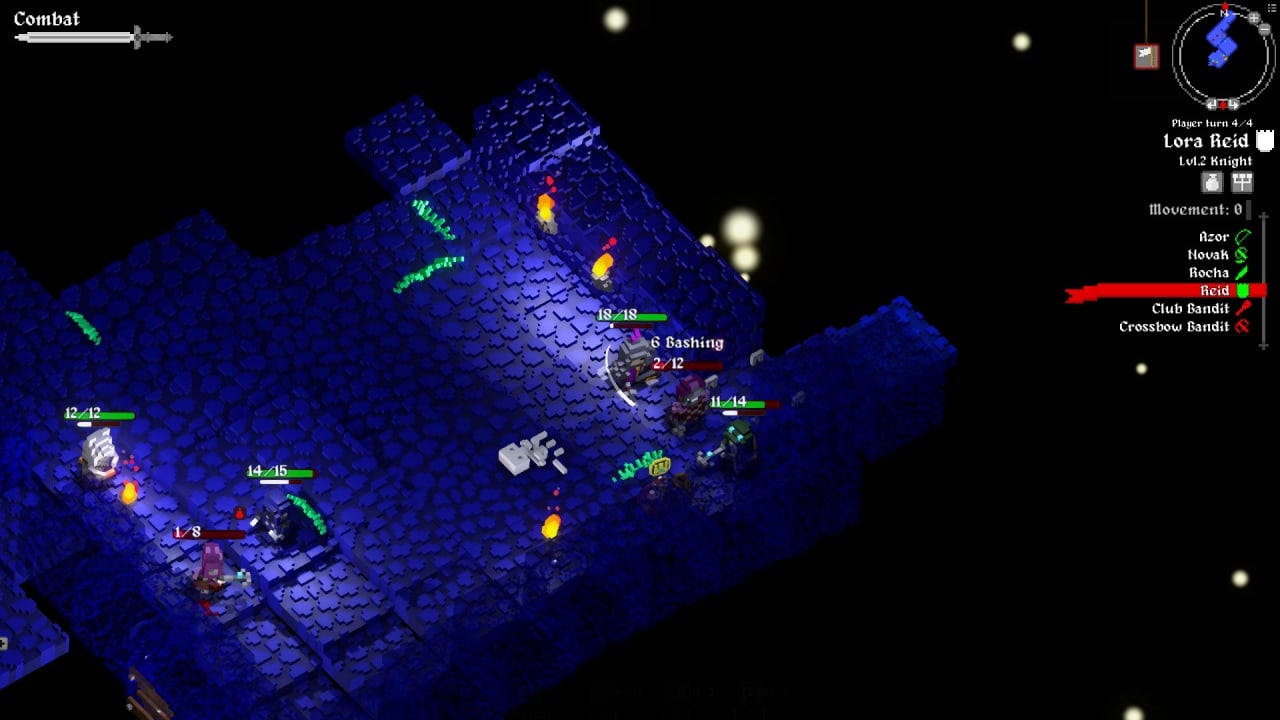Select Azor in the turn order list
This screenshot has height=720, width=1280.
1214,237
